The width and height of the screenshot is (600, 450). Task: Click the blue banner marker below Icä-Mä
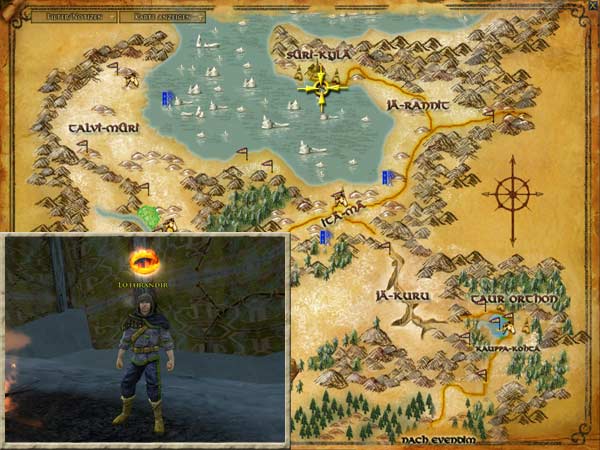tap(325, 237)
